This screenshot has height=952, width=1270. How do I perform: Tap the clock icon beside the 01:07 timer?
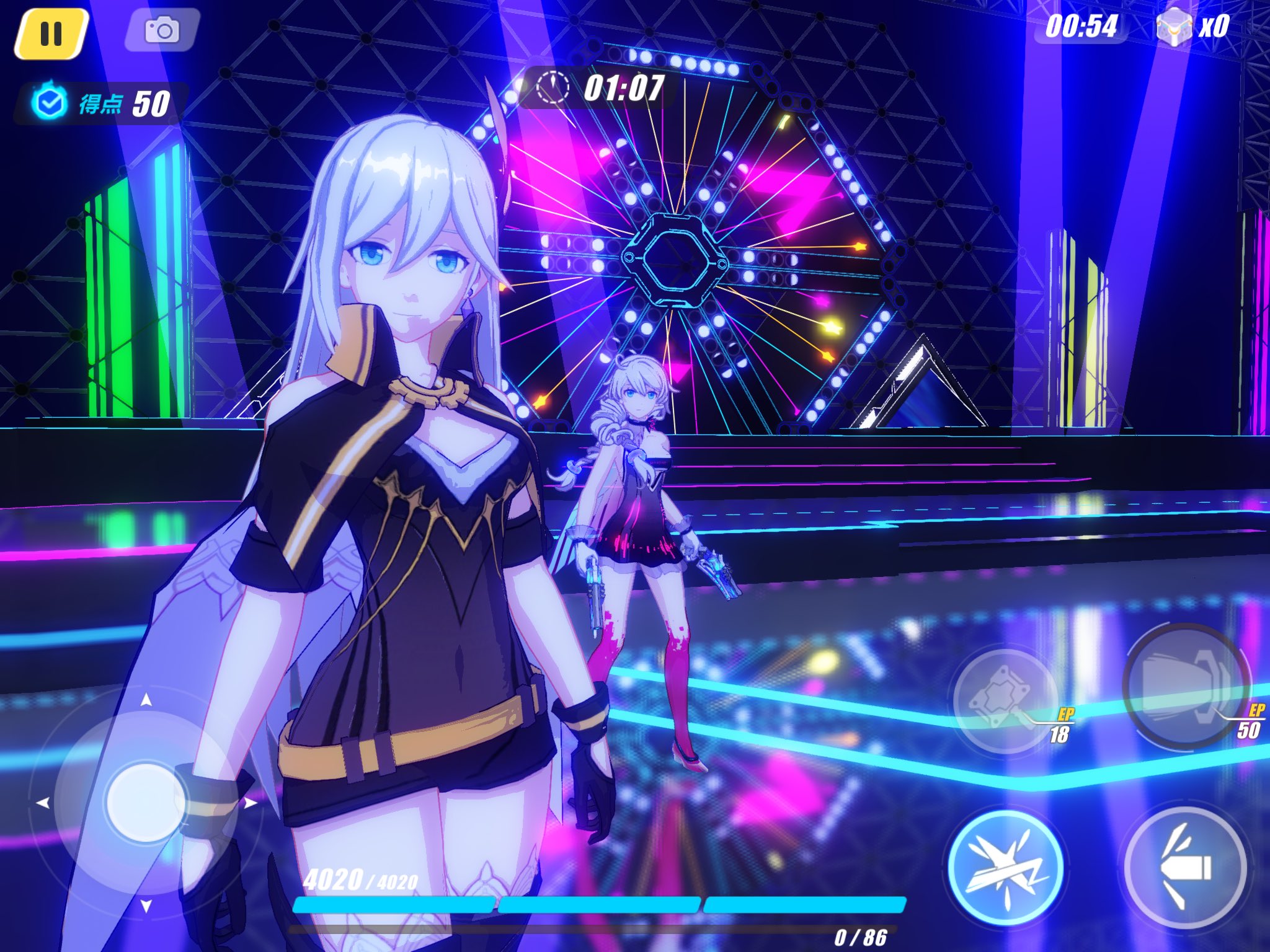(554, 88)
